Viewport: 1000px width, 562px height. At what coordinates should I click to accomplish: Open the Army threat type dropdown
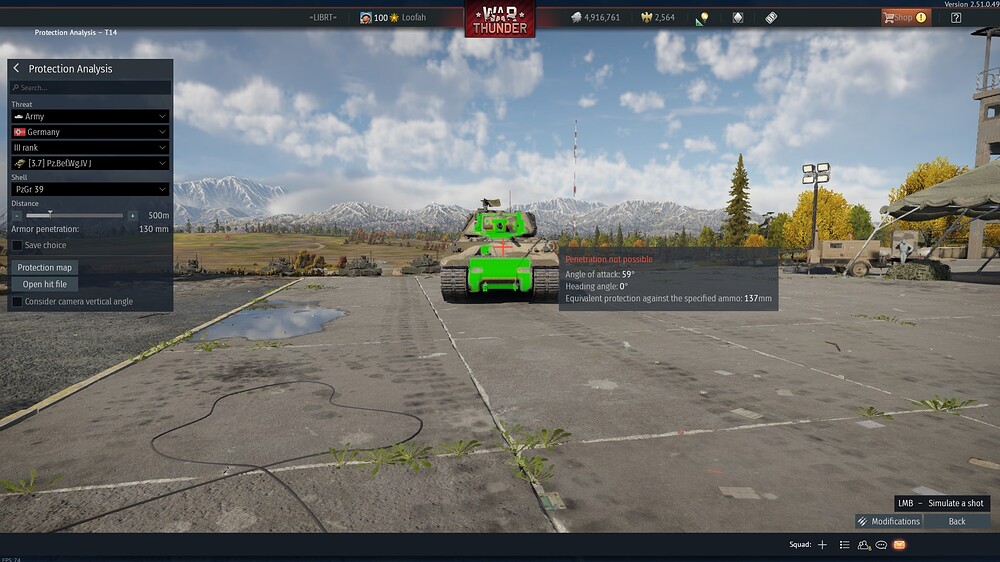(x=89, y=117)
